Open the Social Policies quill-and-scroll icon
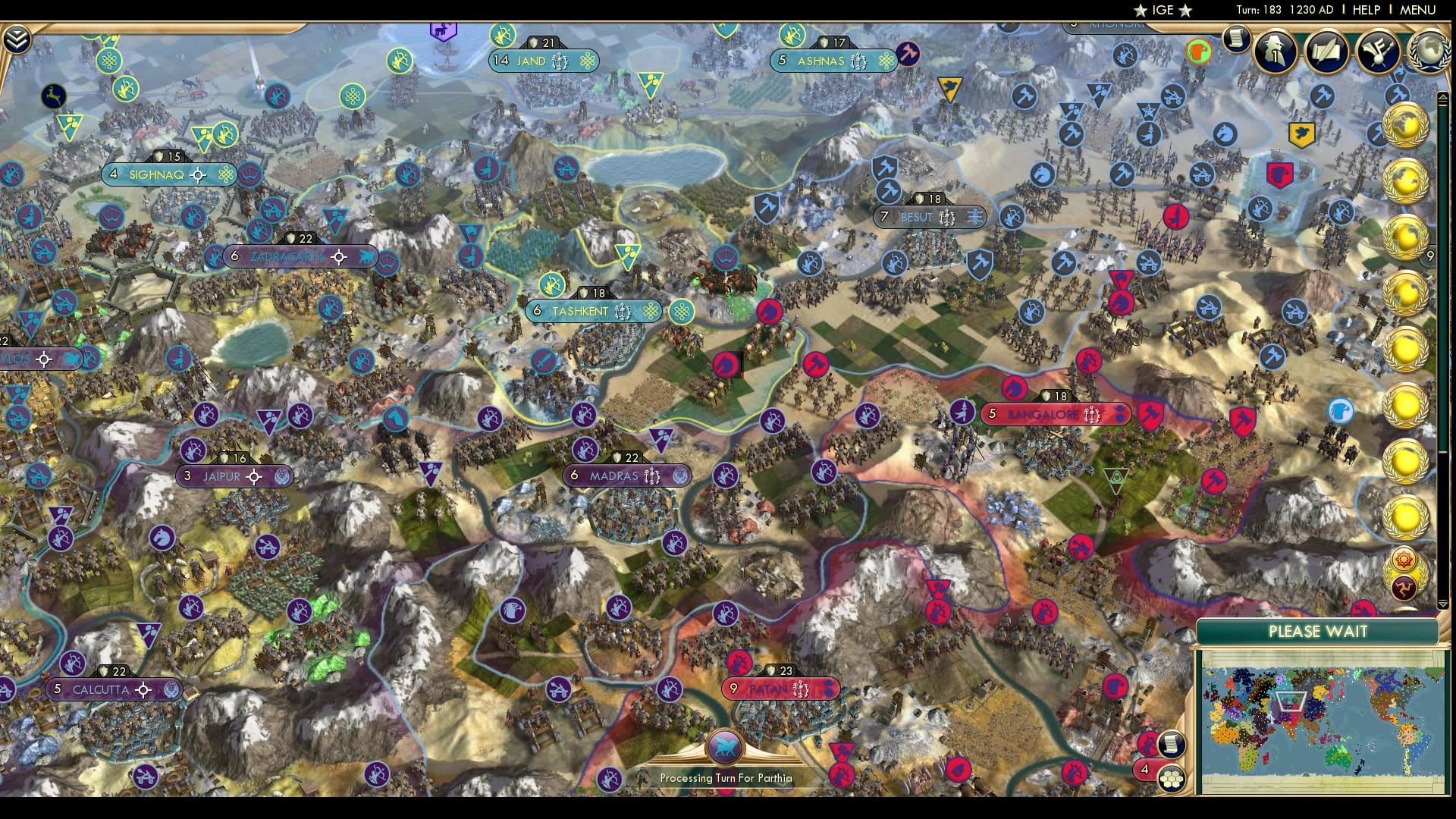Image resolution: width=1456 pixels, height=819 pixels. click(x=1326, y=51)
